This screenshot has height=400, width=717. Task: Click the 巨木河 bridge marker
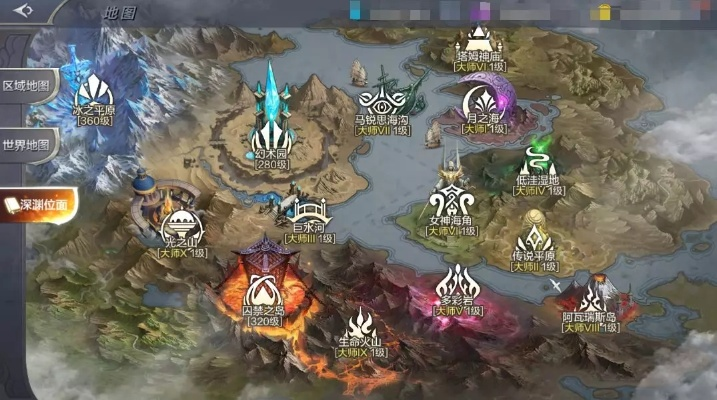(x=306, y=214)
